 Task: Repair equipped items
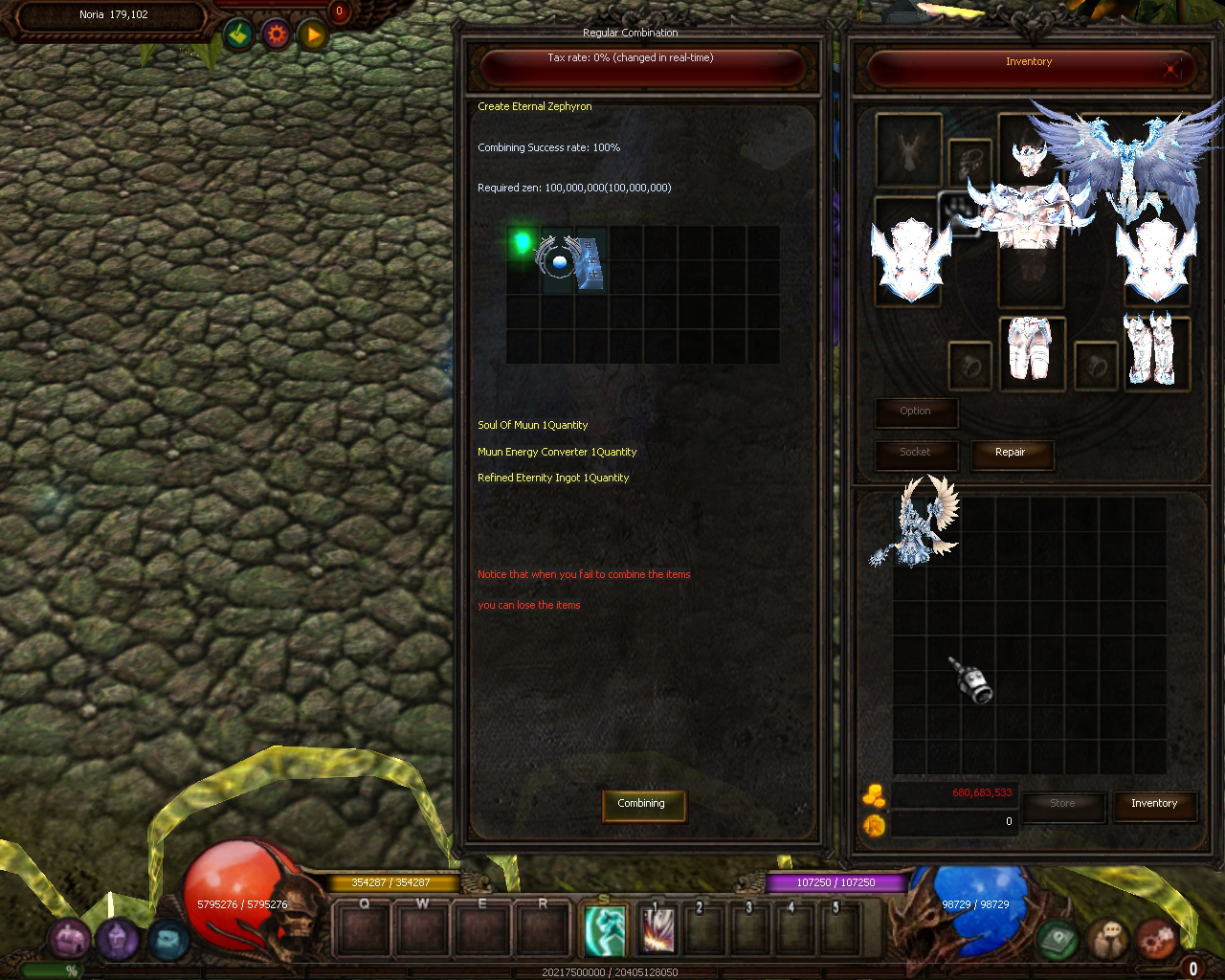pyautogui.click(x=1011, y=453)
